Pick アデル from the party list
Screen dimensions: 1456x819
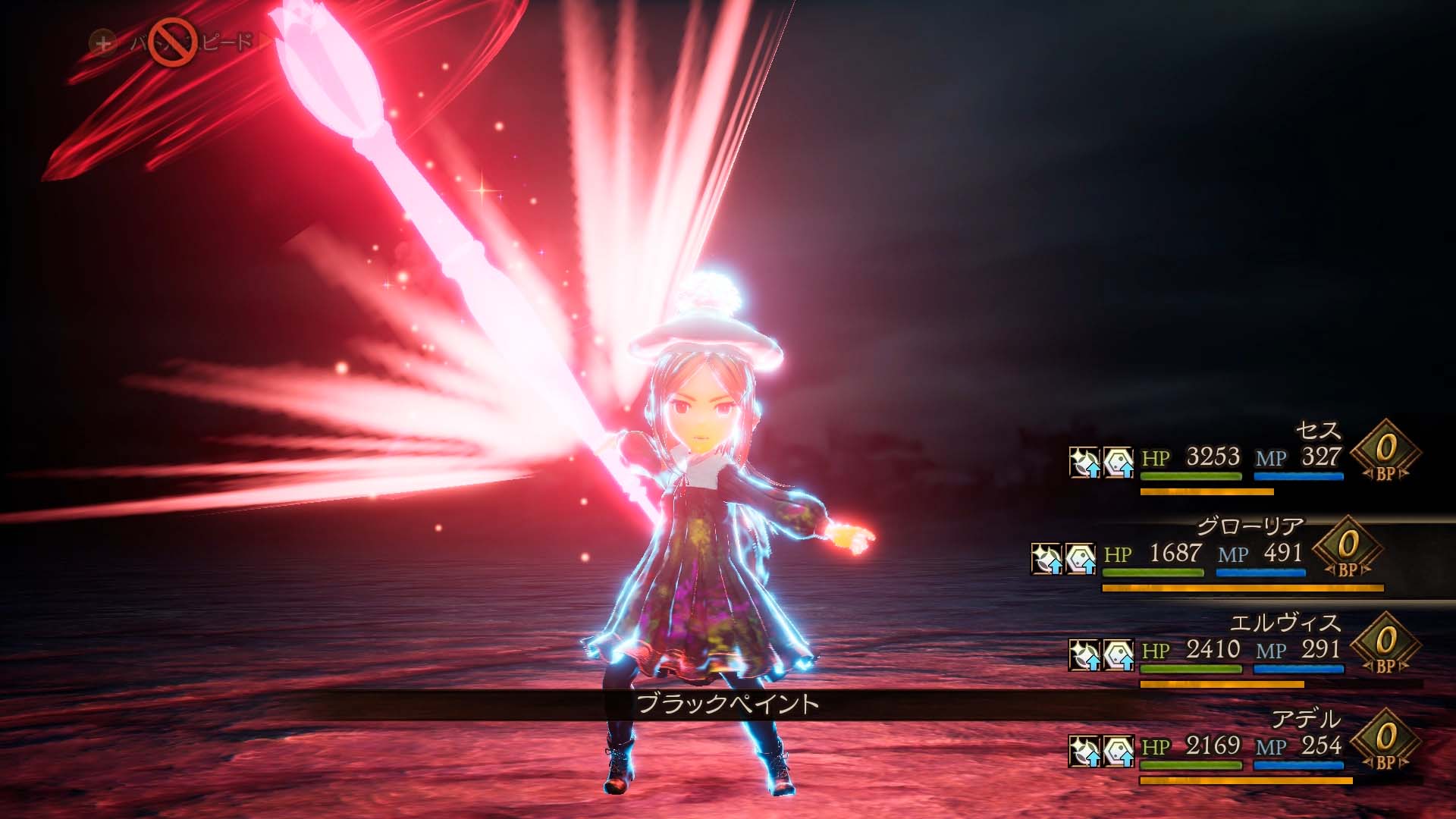point(1305,719)
